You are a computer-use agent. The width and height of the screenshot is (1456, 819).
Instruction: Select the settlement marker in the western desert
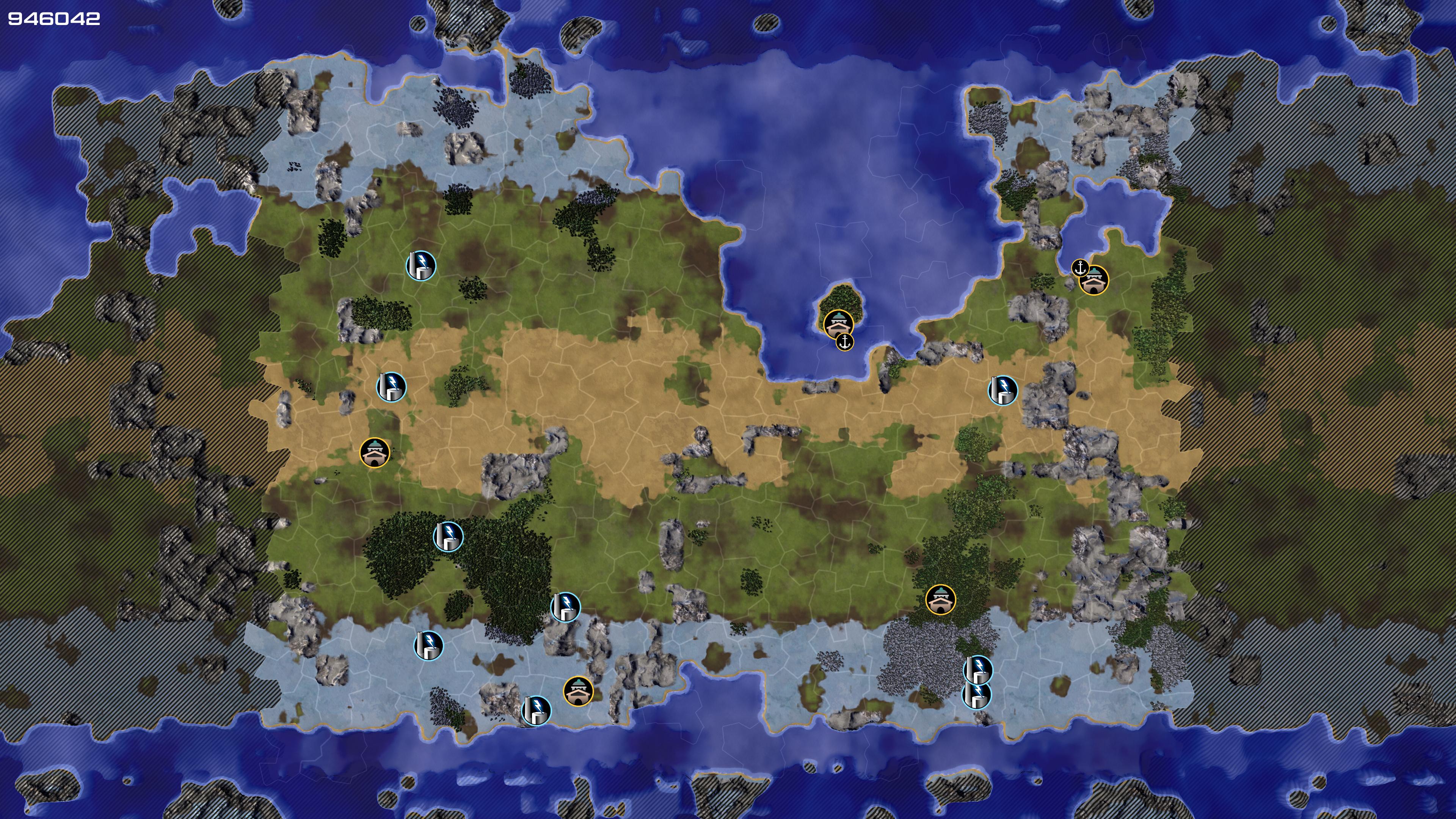click(375, 452)
